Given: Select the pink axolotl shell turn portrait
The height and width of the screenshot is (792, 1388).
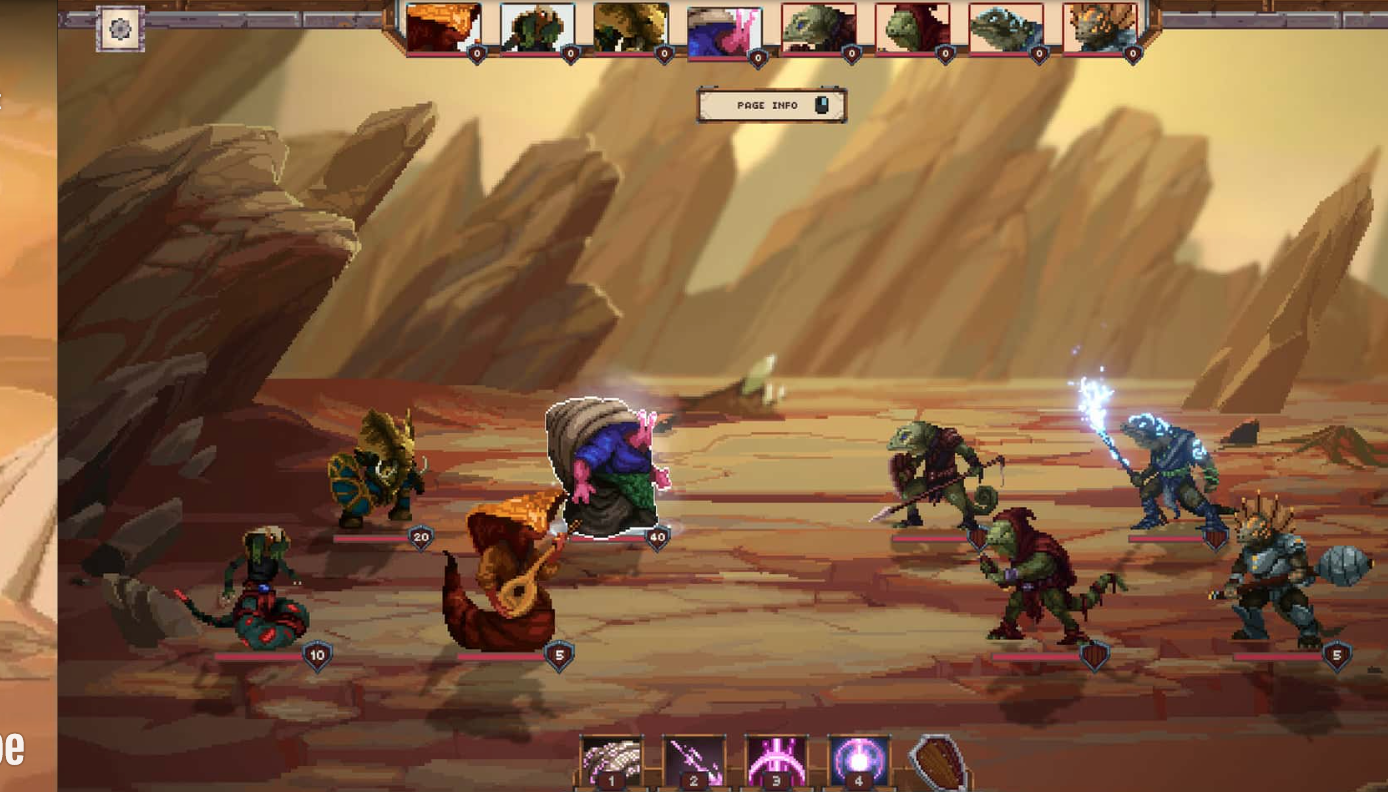Looking at the screenshot, I should (724, 32).
